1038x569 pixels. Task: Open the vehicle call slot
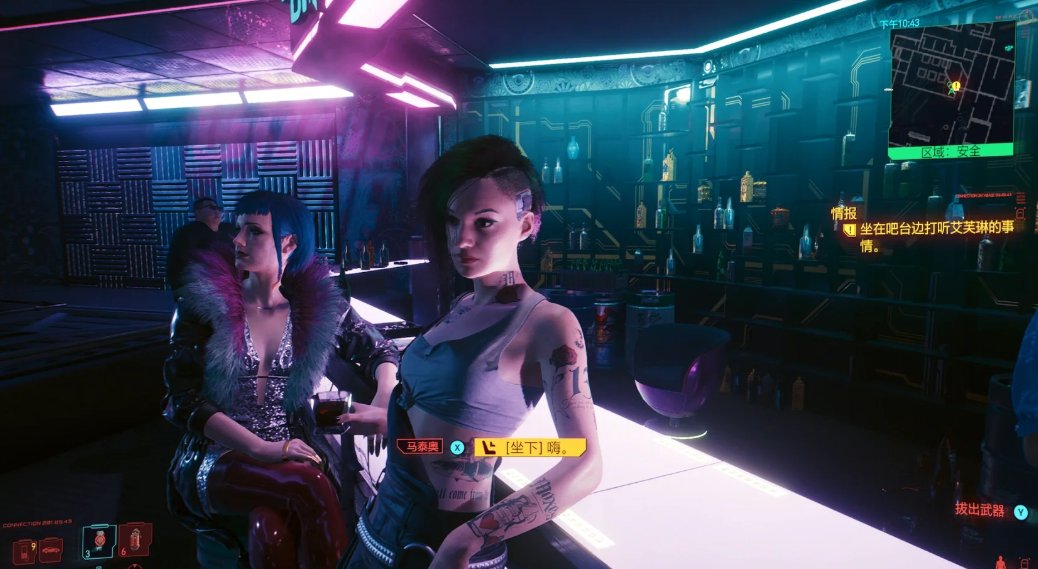(x=50, y=550)
